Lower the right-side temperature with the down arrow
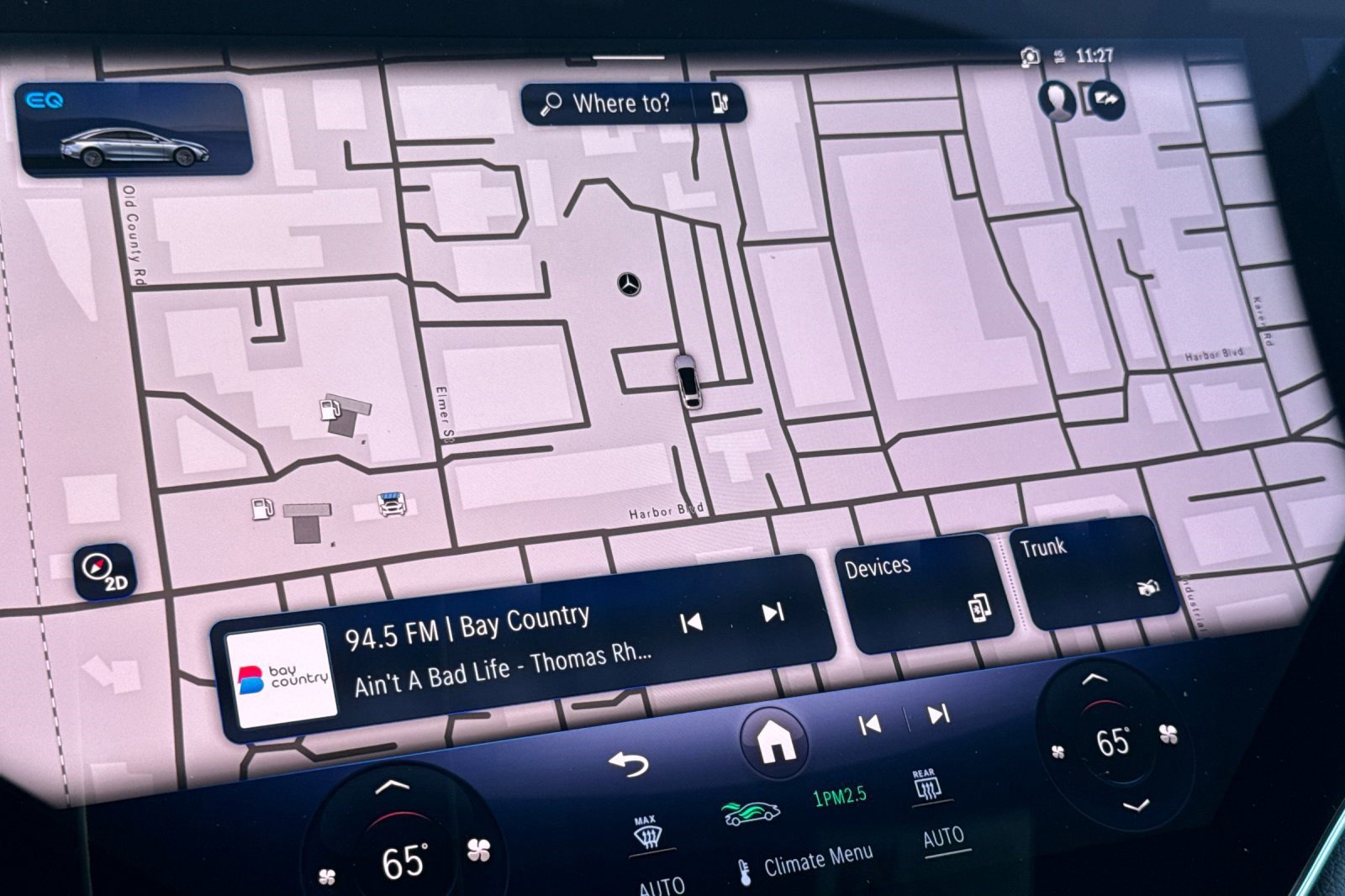The height and width of the screenshot is (896, 1345). pos(1136,806)
